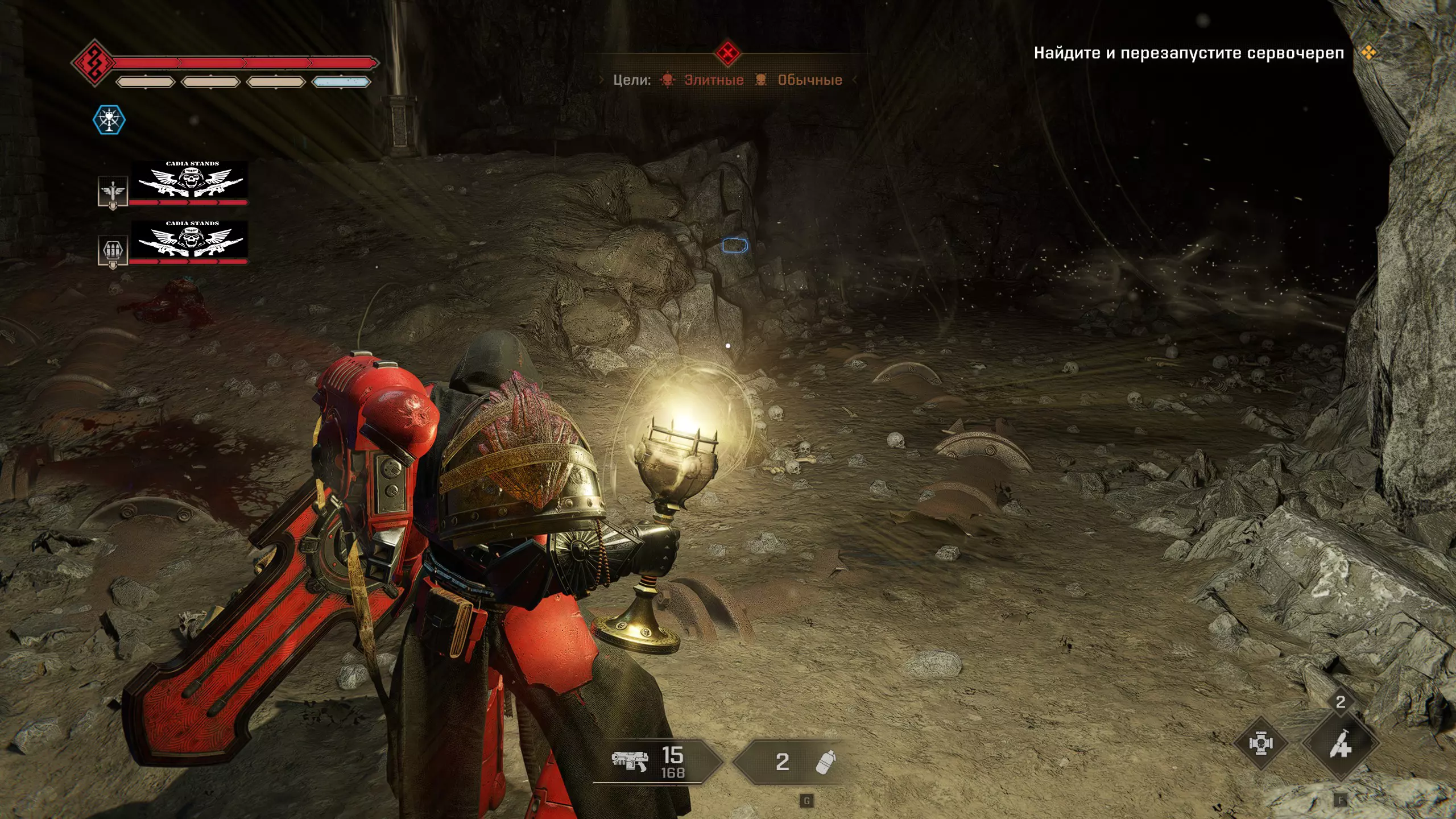Click the second teammate's ammo class icon
This screenshot has width=1456, height=819.
tap(113, 250)
